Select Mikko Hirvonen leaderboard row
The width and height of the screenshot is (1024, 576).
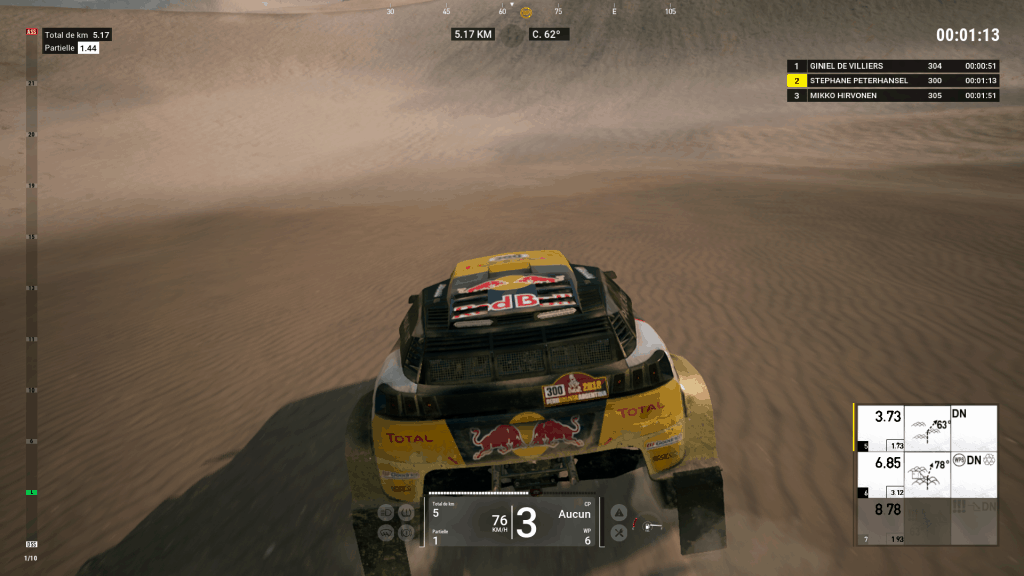click(x=894, y=96)
